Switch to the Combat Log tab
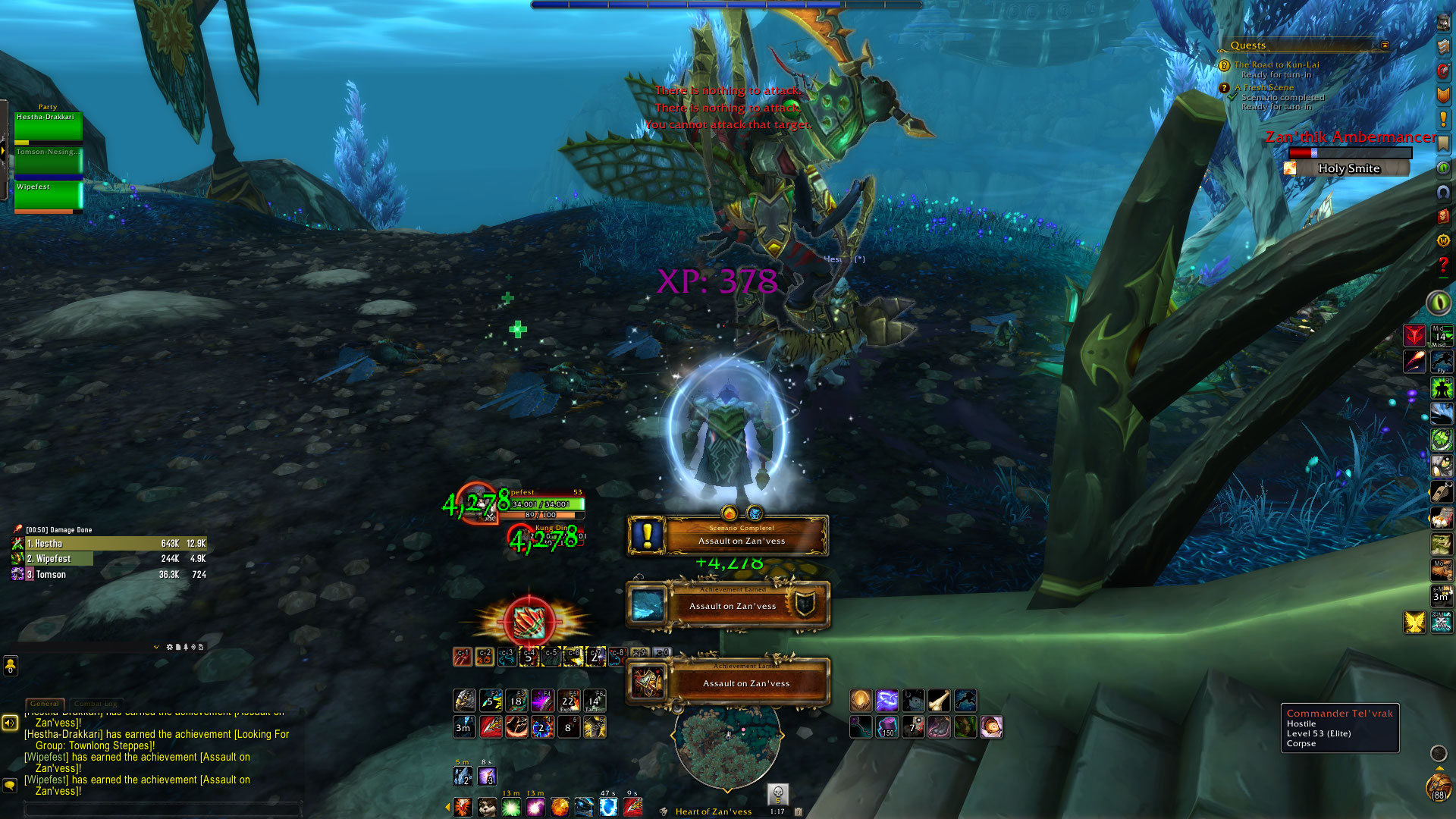 point(96,704)
